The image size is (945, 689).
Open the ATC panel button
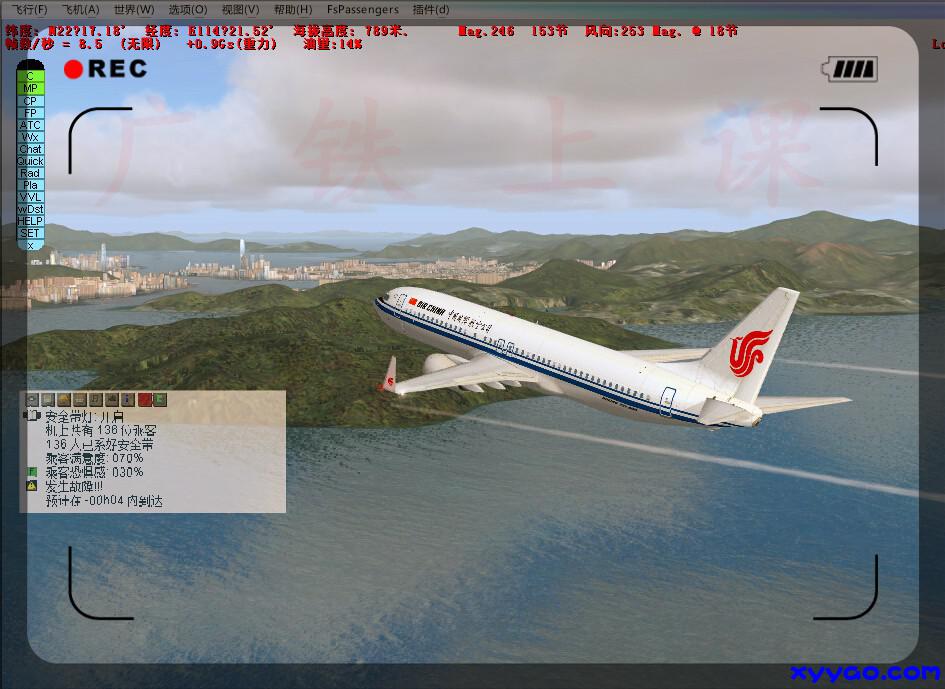coord(30,125)
